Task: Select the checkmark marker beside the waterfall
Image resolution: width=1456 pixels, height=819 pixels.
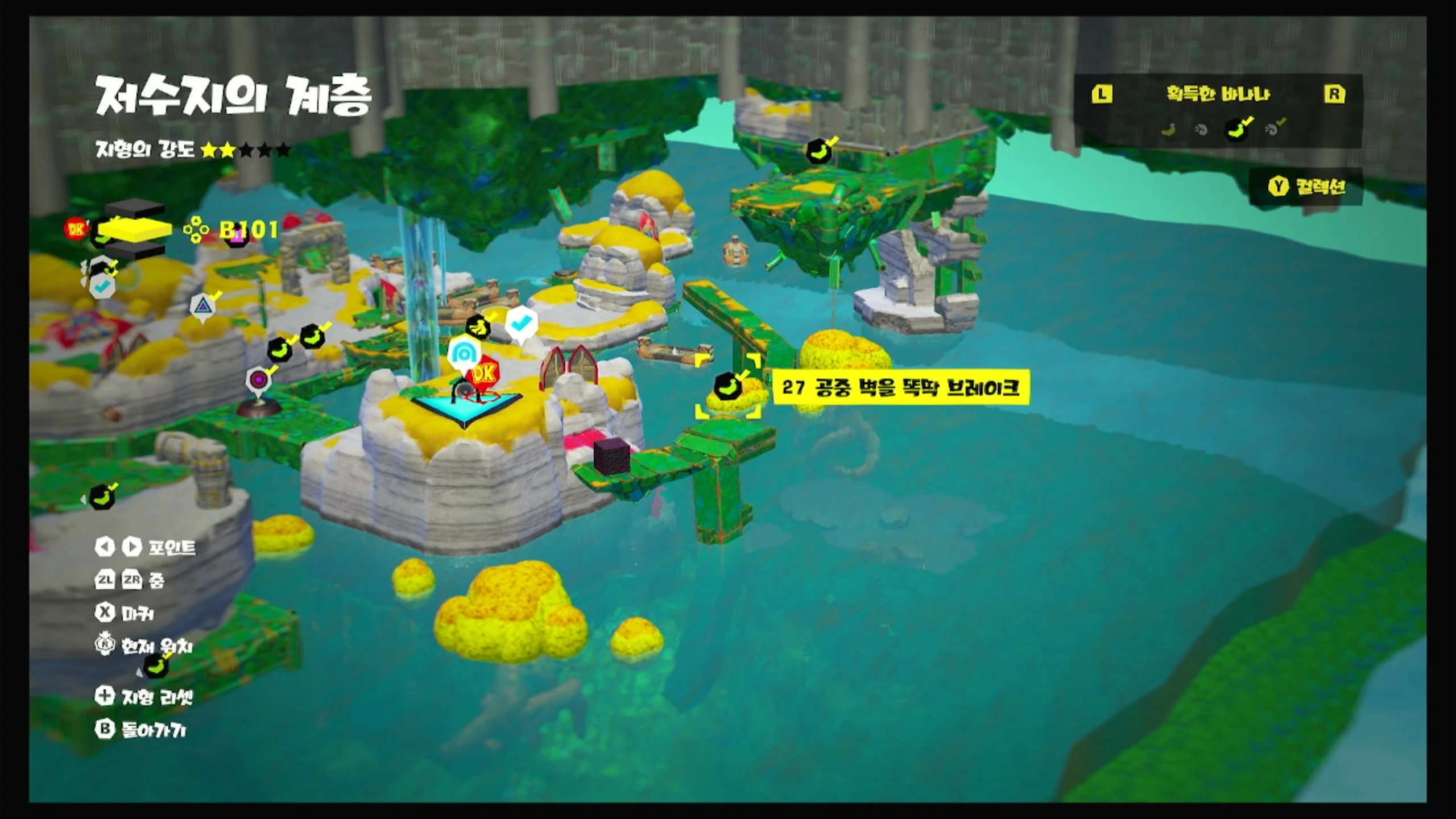Action: (519, 324)
